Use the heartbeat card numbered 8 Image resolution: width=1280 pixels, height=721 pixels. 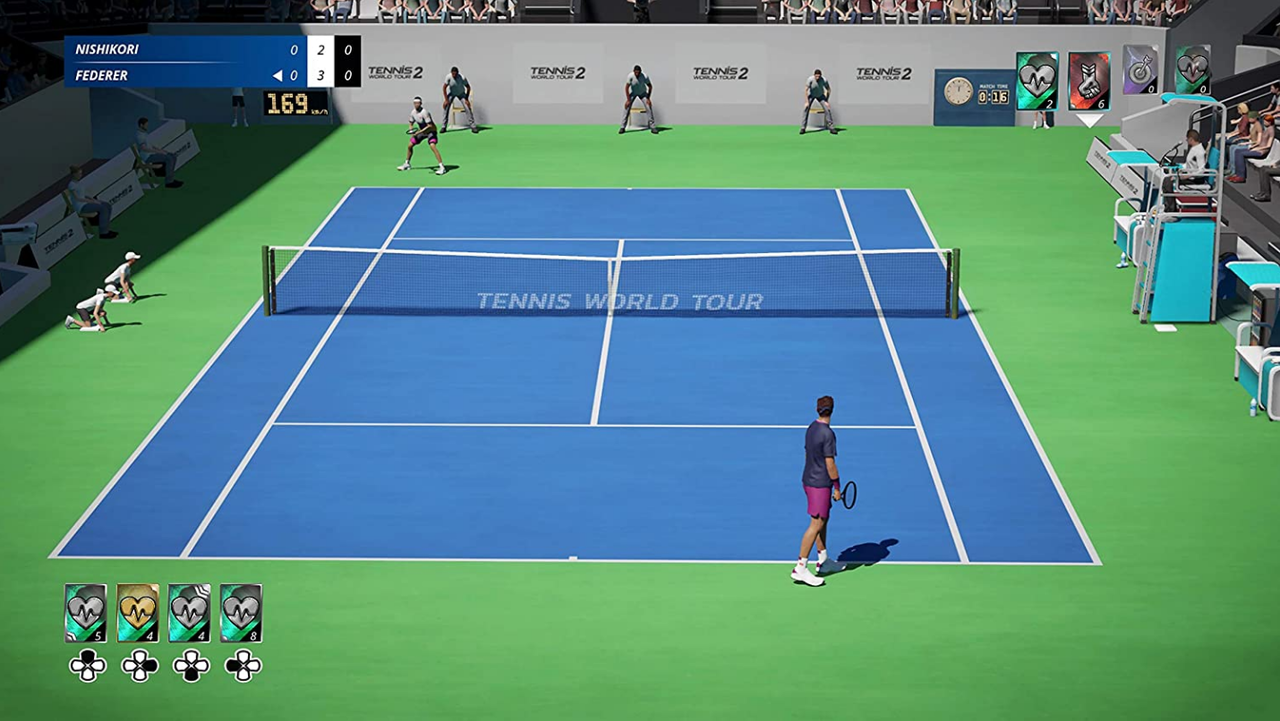tap(241, 612)
